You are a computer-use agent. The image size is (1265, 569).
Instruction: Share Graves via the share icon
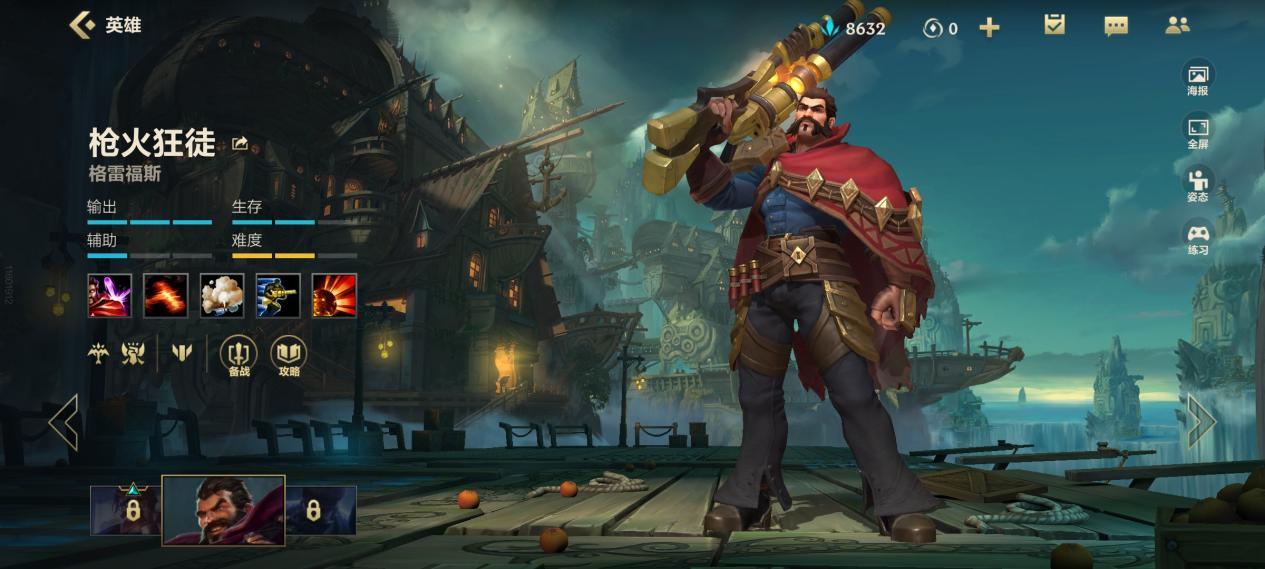[x=240, y=144]
